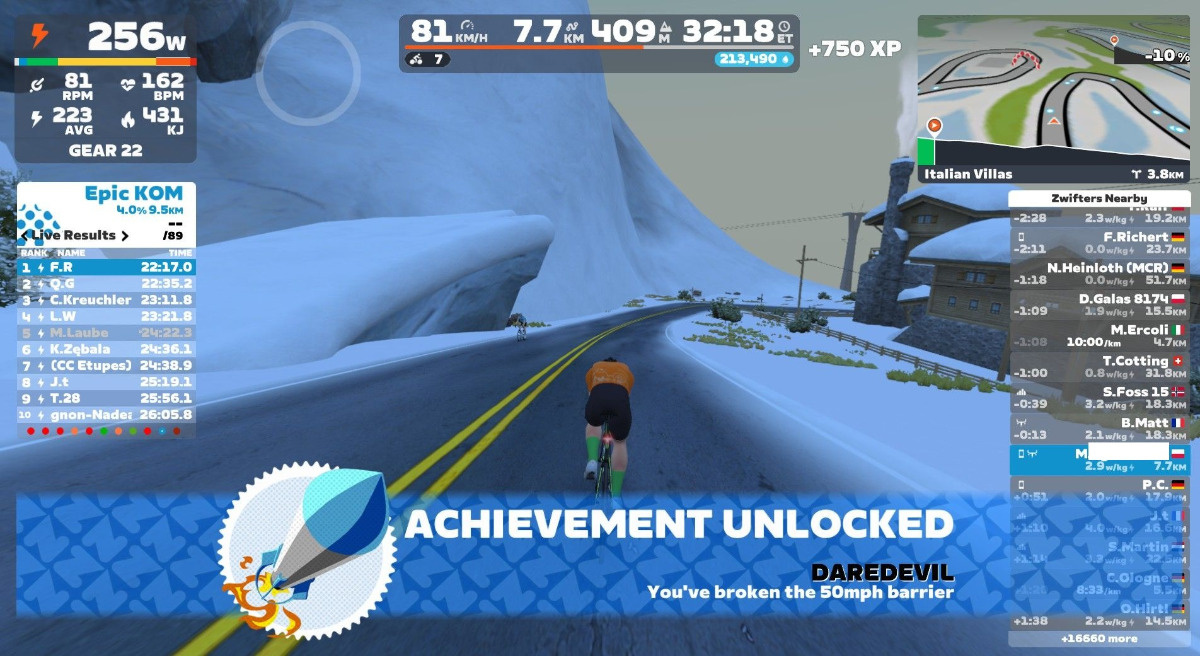Choose K.Zębala in the KOM results list
Image resolution: width=1200 pixels, height=656 pixels.
(106, 349)
